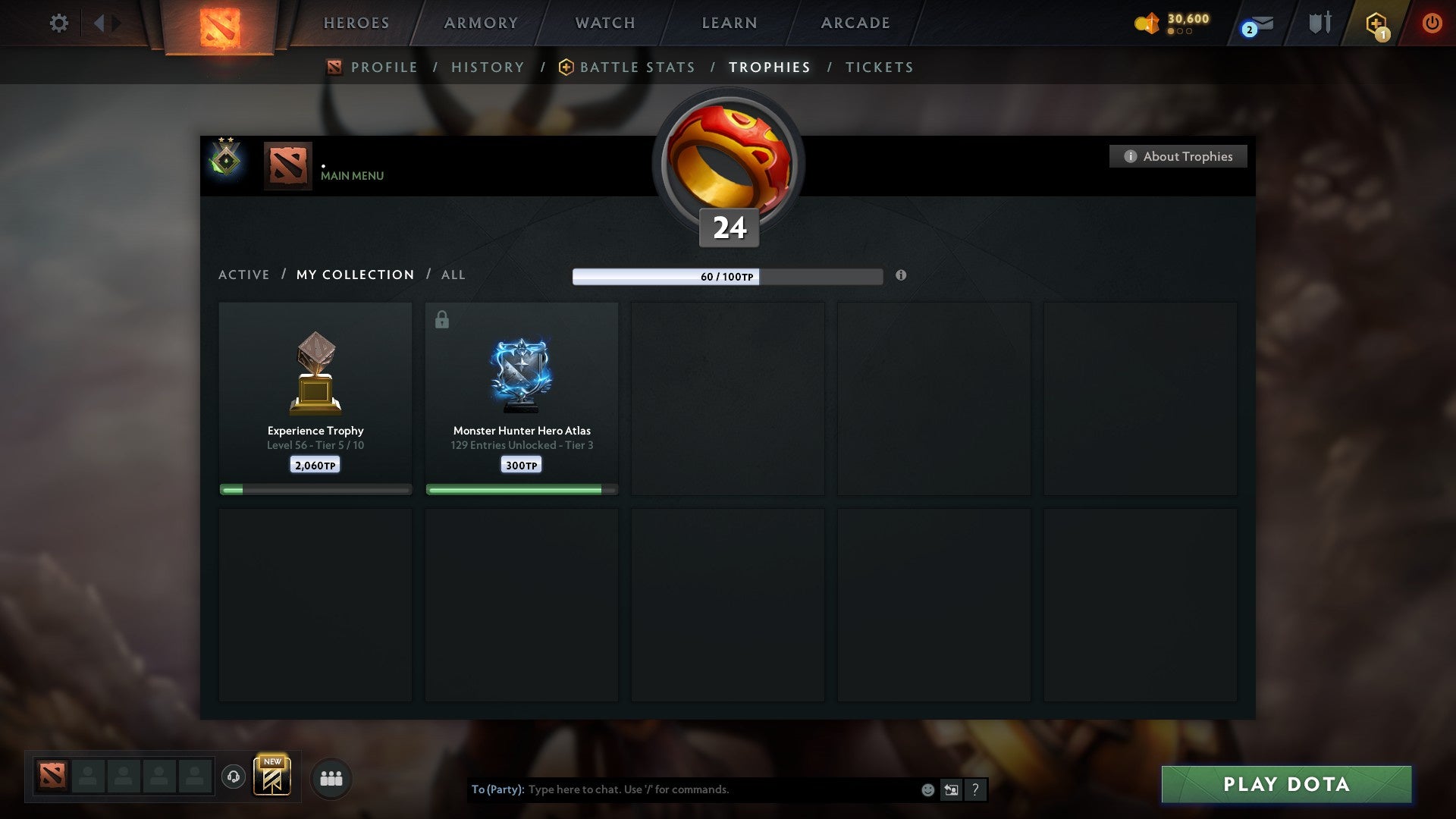Viewport: 1456px width, 819px height.
Task: Open the party finder three-people icon
Action: click(x=331, y=777)
